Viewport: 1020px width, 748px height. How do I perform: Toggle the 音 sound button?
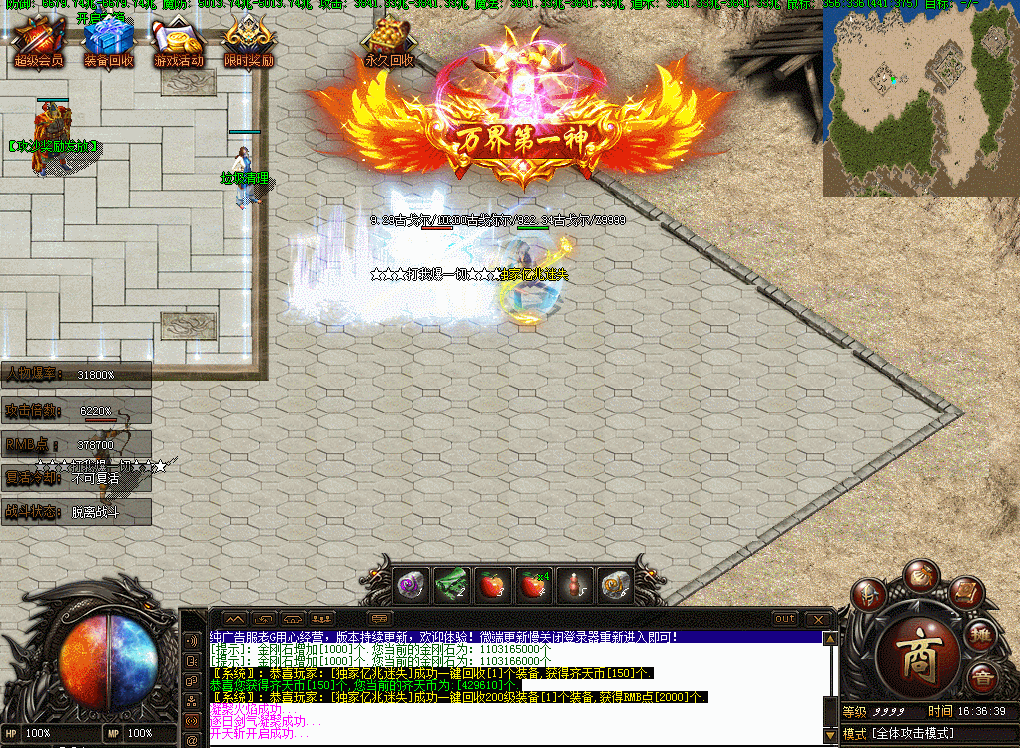click(984, 680)
